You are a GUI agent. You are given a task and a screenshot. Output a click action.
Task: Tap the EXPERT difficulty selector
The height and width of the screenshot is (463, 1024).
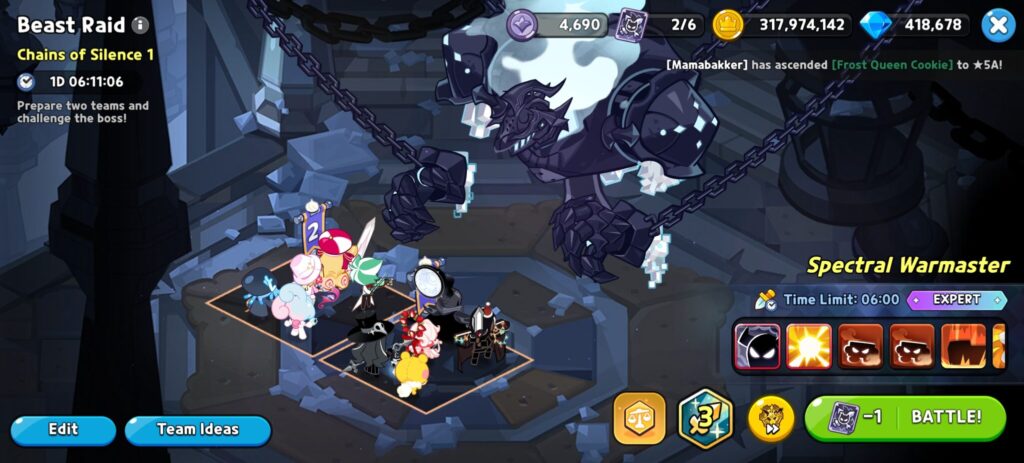coord(956,299)
